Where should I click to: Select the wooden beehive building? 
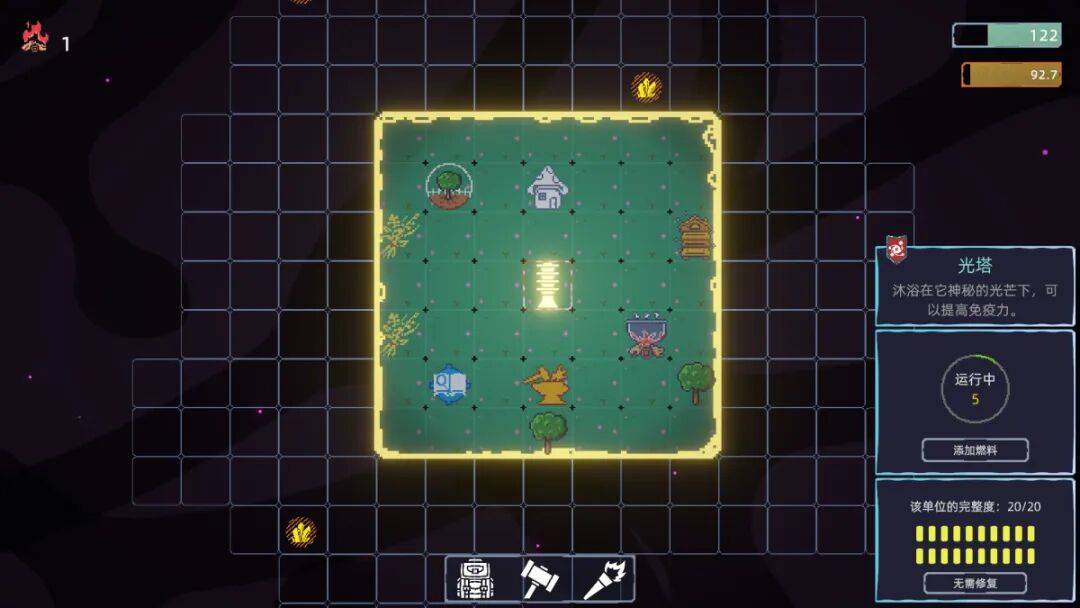point(695,237)
